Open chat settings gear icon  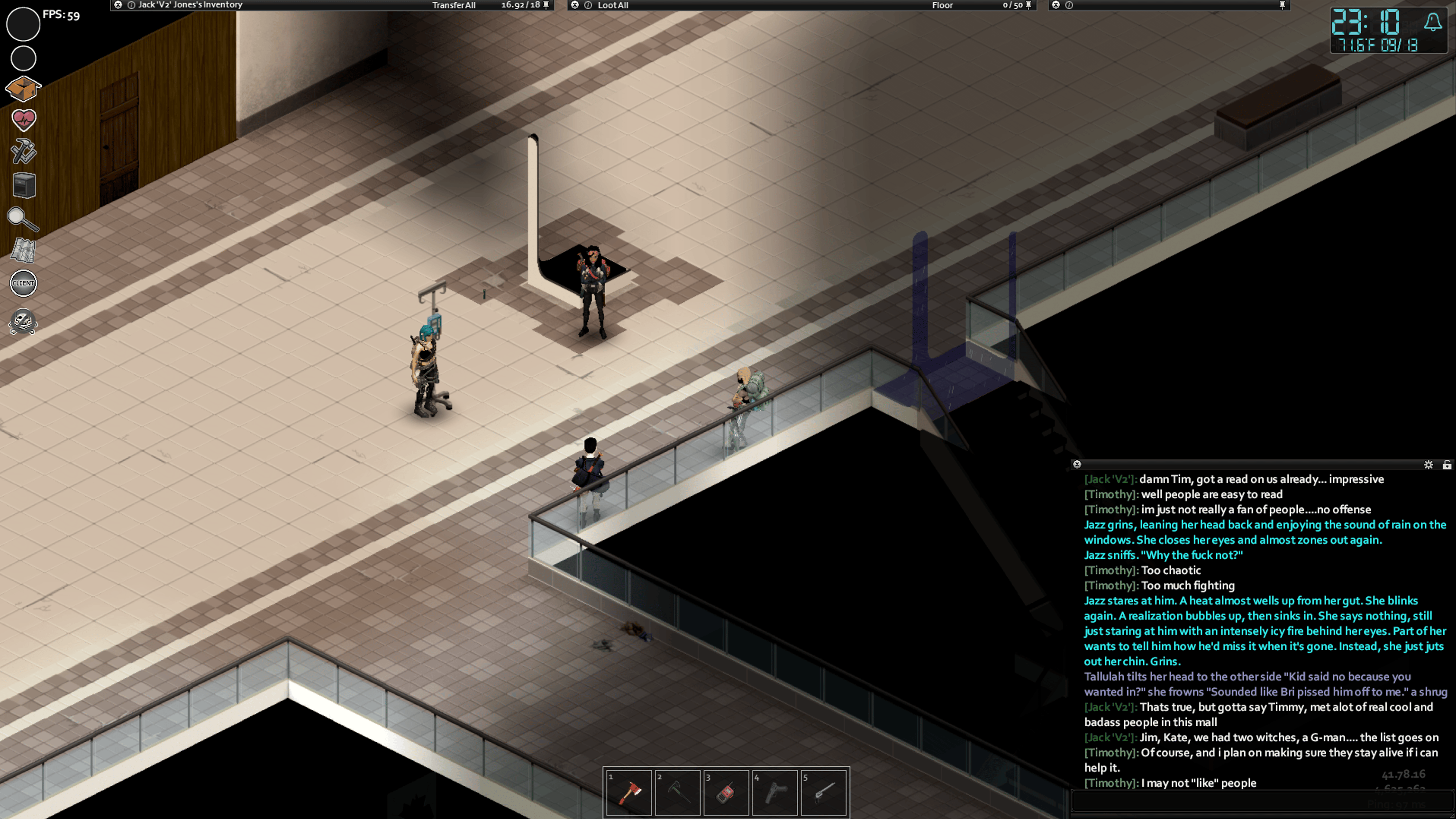click(x=1429, y=464)
